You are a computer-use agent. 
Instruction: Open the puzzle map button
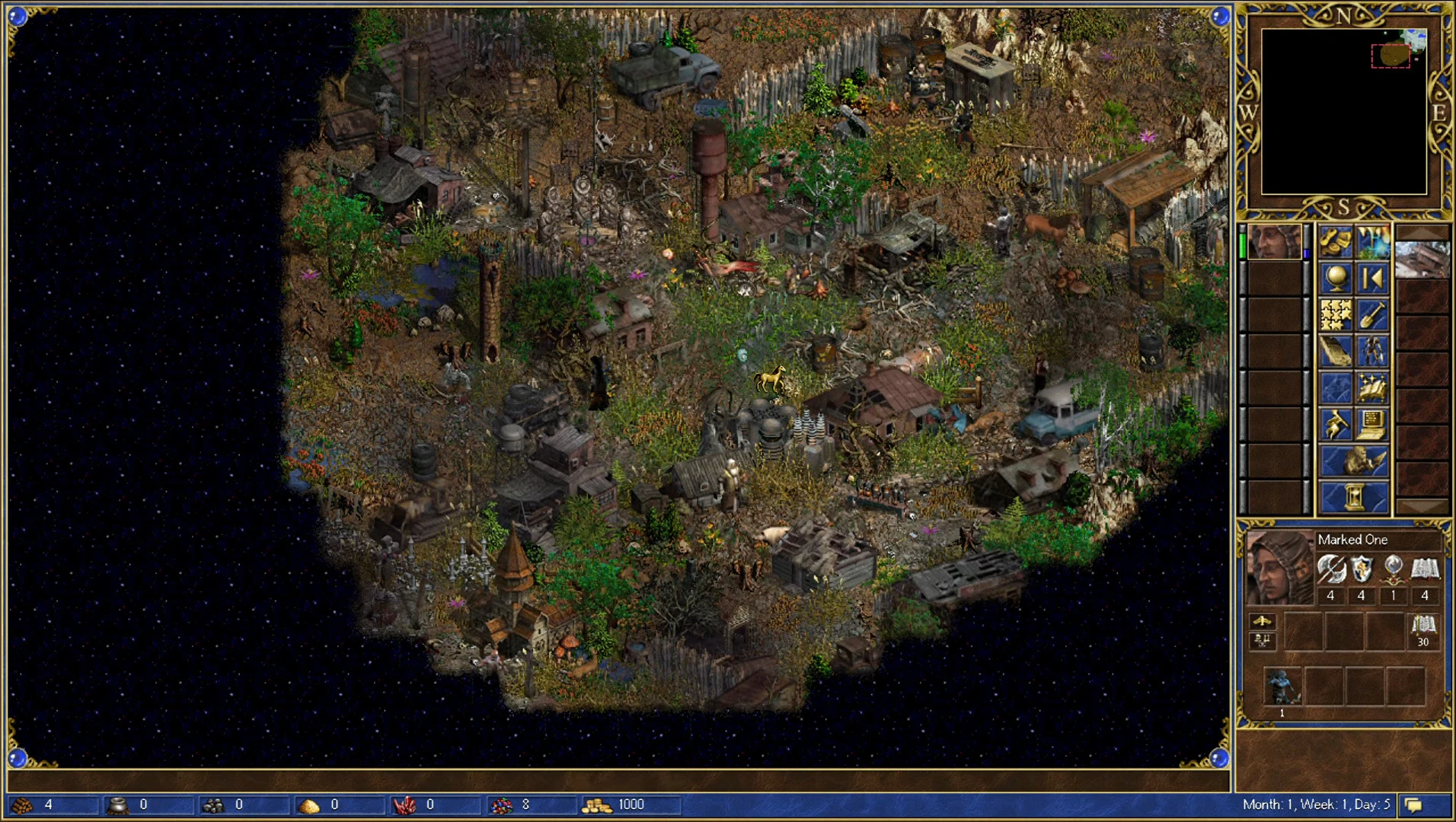pyautogui.click(x=1336, y=315)
